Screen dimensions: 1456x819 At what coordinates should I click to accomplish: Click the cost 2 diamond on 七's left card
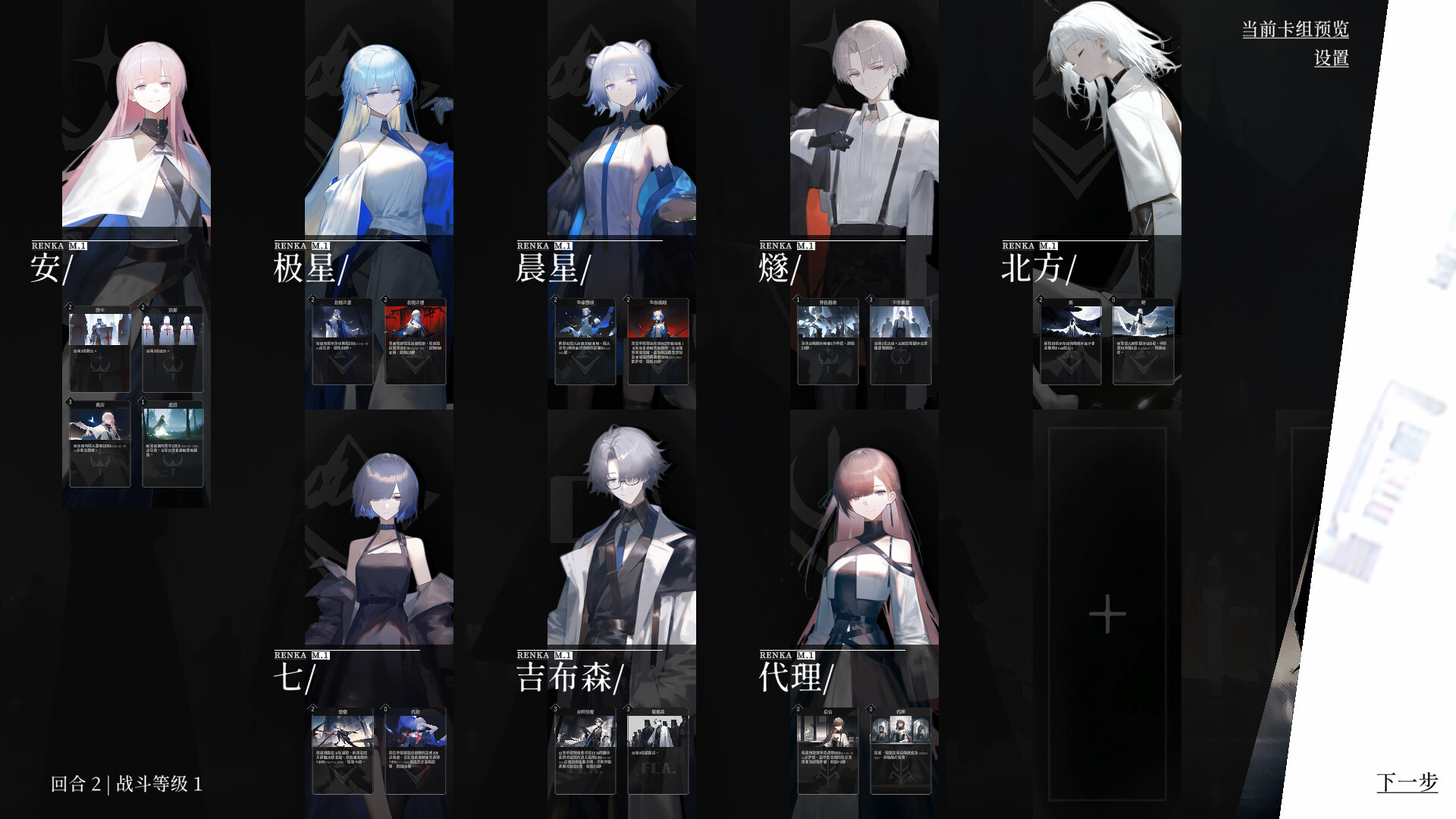coord(313,710)
